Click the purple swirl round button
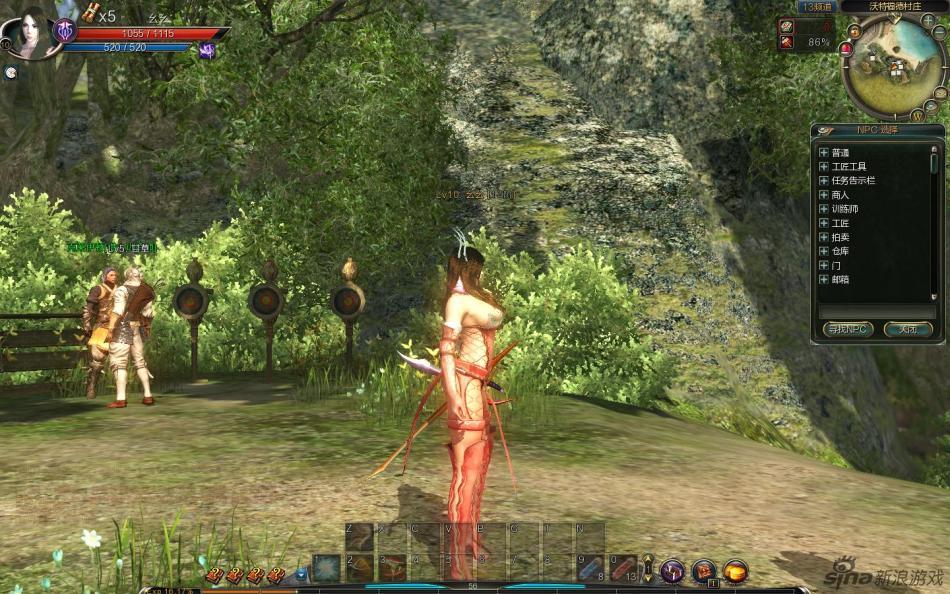 (x=672, y=571)
